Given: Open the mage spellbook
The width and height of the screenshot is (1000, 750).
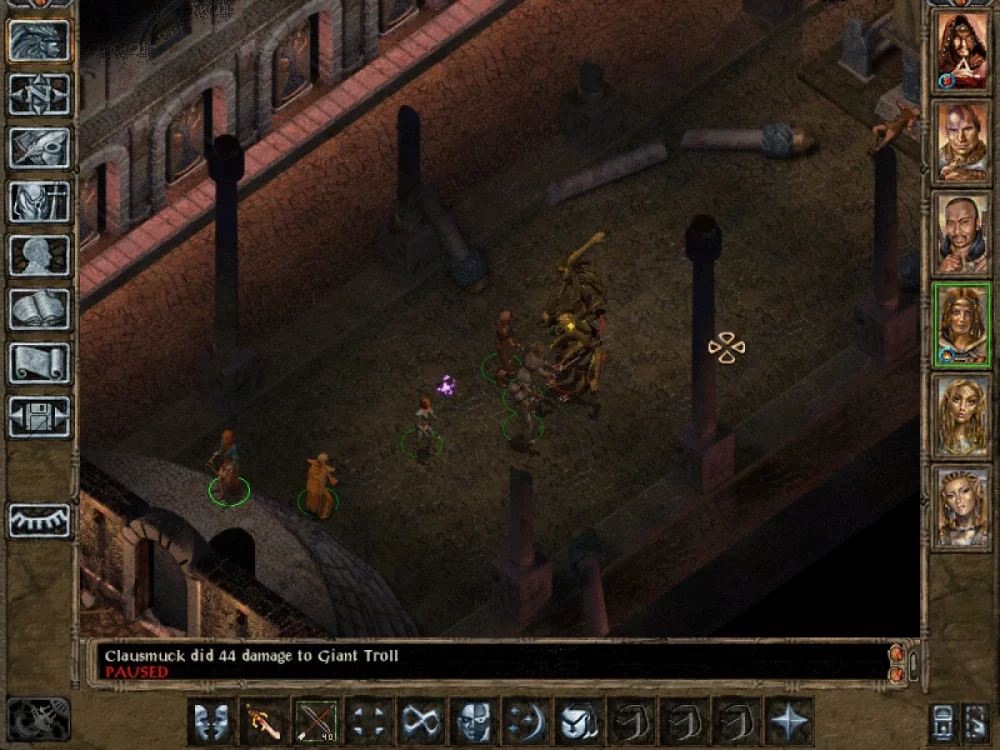Looking at the screenshot, I should point(40,309).
